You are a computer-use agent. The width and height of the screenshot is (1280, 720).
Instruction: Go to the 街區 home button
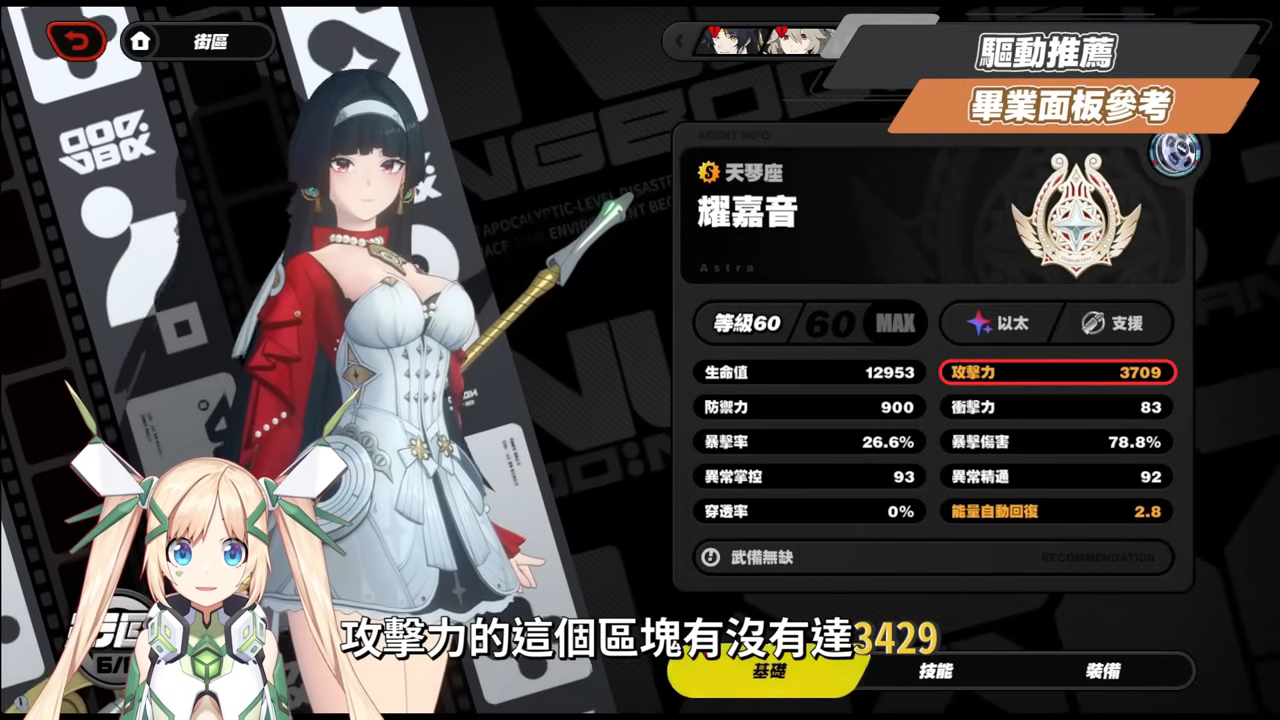(x=198, y=42)
